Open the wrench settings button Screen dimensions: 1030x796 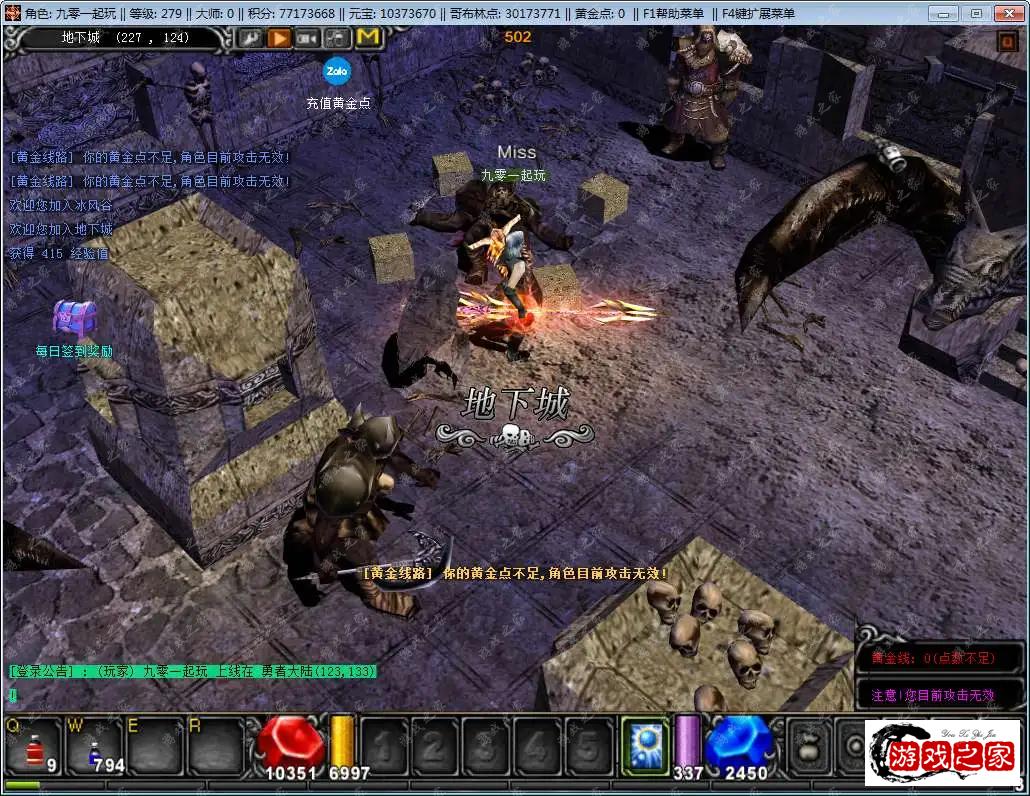(x=250, y=38)
